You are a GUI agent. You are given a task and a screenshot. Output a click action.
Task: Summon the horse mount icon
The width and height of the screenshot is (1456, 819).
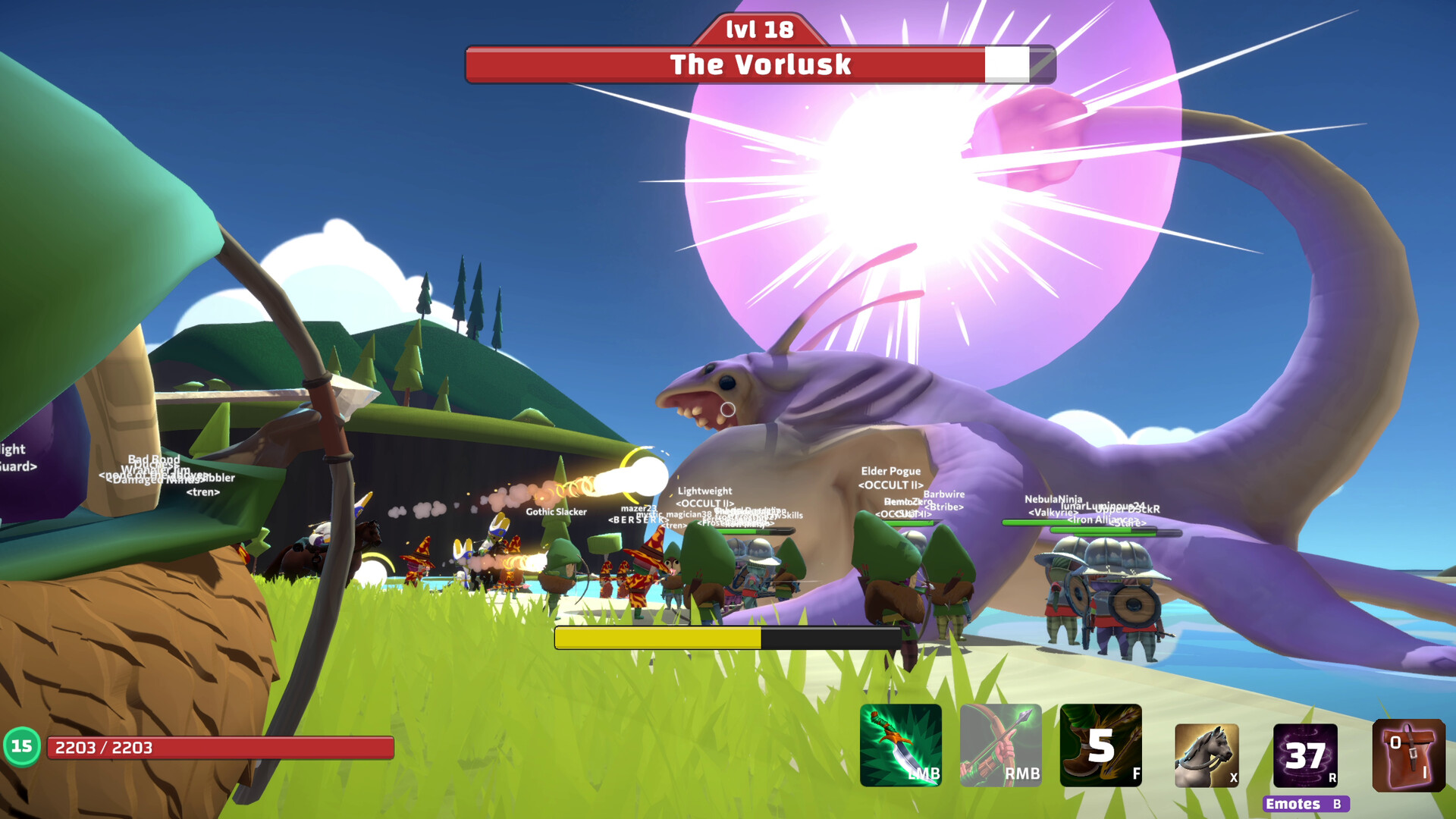pyautogui.click(x=1206, y=755)
